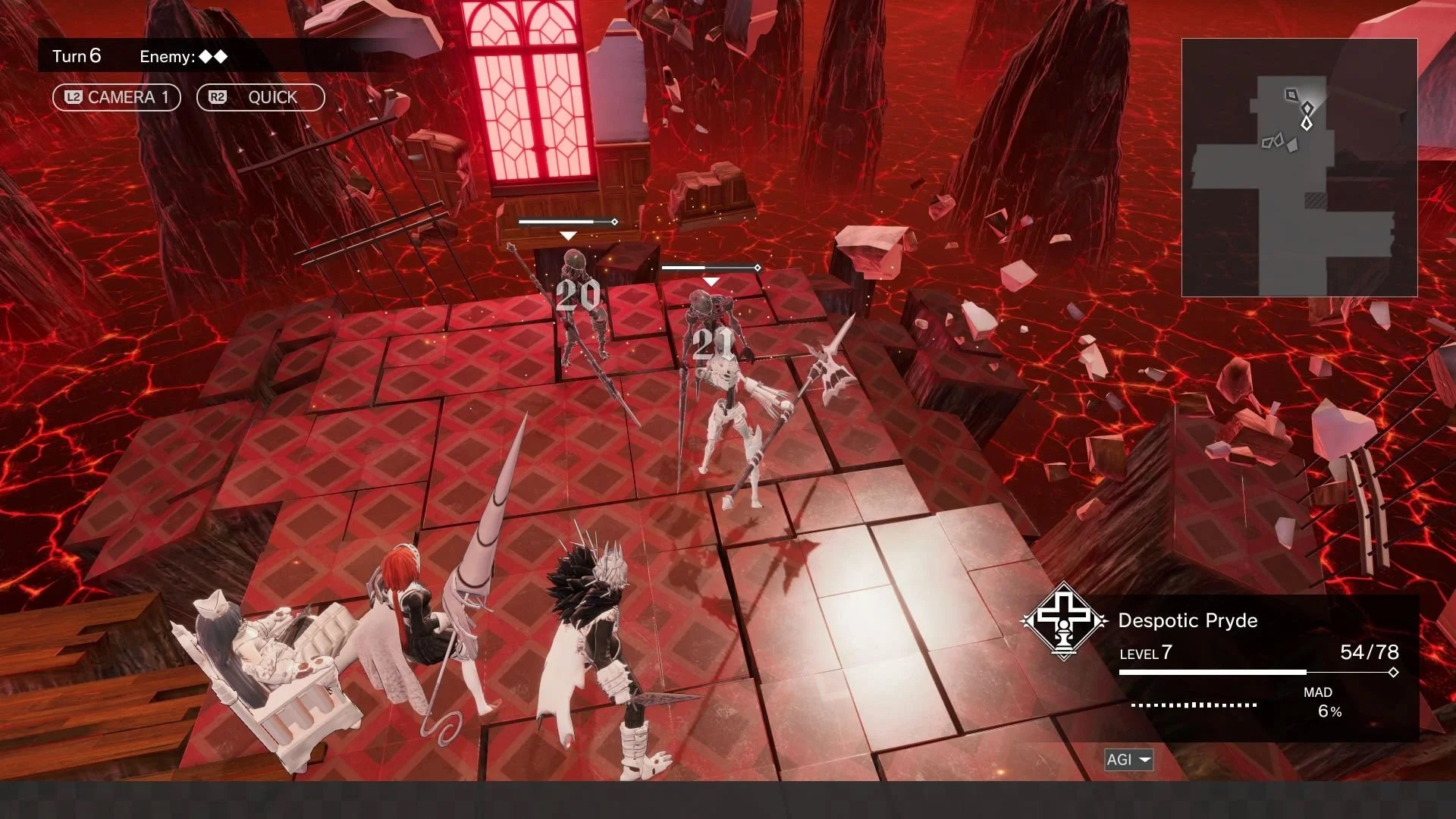Open the minimap of the arena
Screen dimensions: 1456x819
[x=1299, y=167]
